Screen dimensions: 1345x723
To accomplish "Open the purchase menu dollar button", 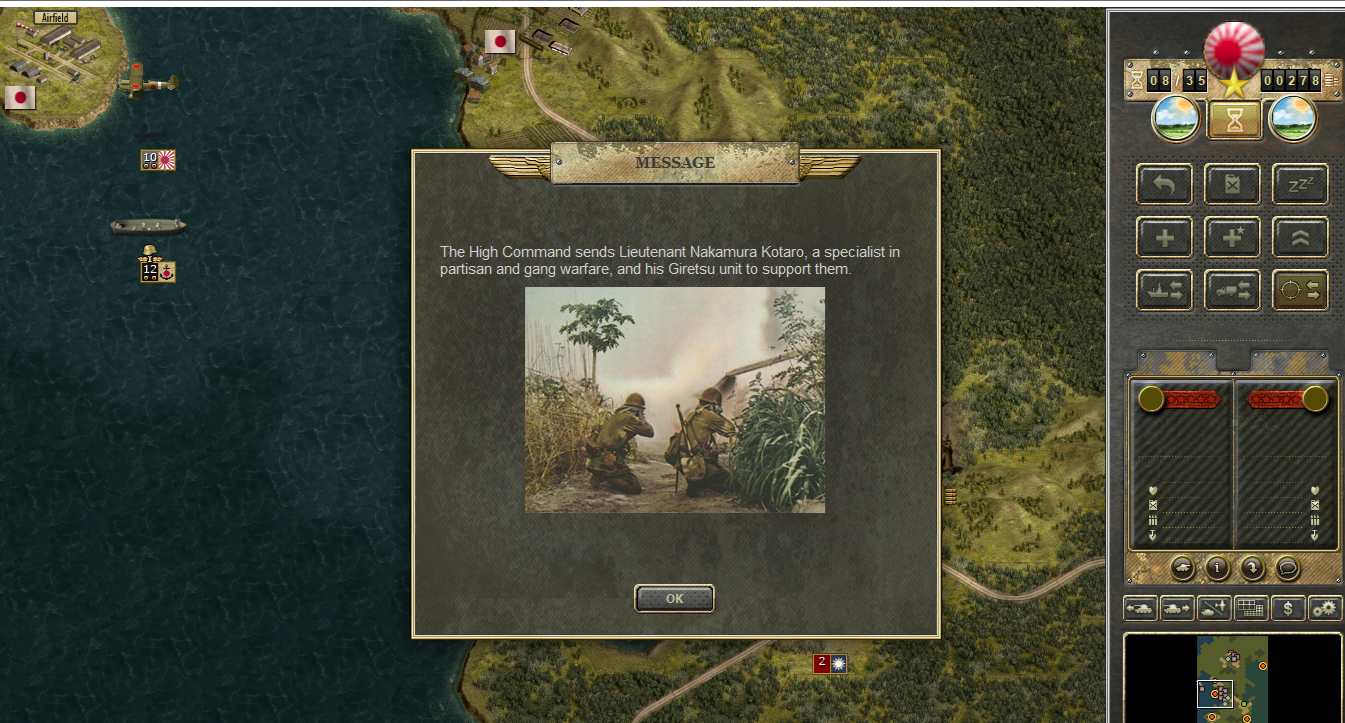I will point(1288,608).
